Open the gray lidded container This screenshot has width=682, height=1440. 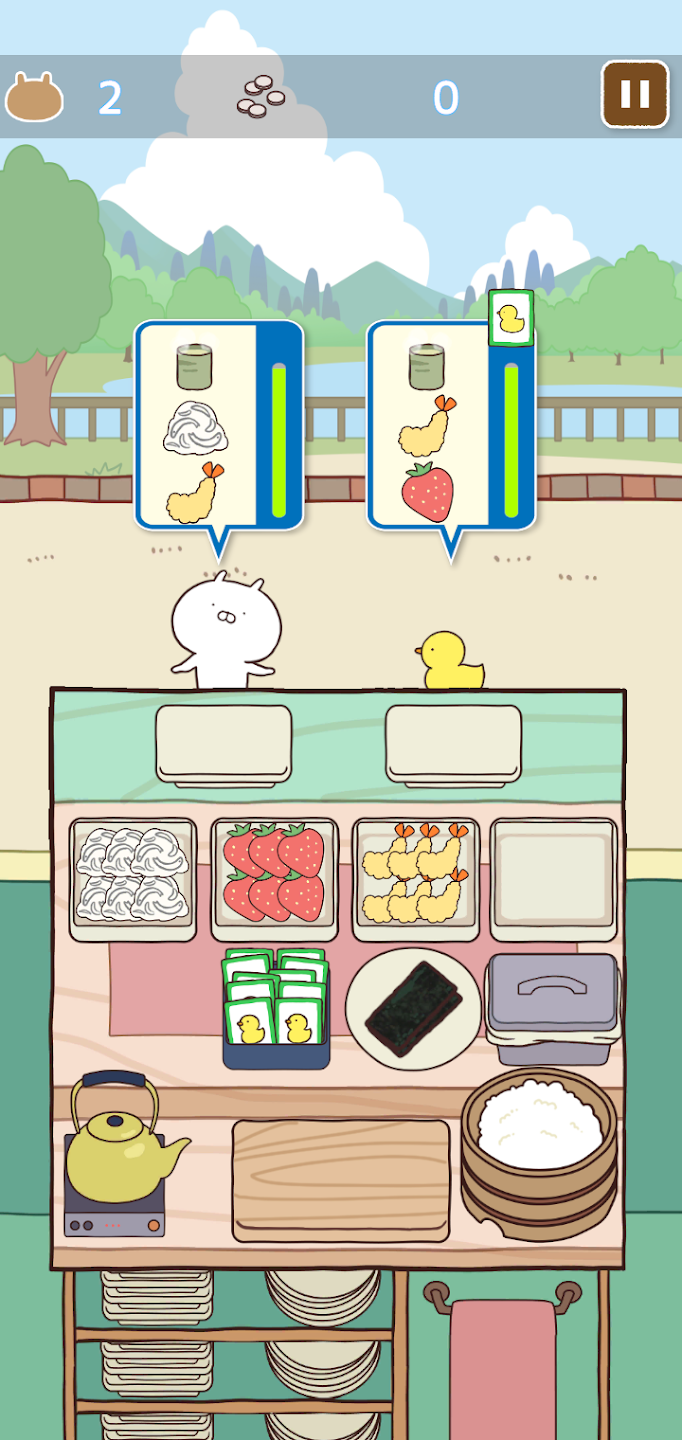tap(552, 995)
